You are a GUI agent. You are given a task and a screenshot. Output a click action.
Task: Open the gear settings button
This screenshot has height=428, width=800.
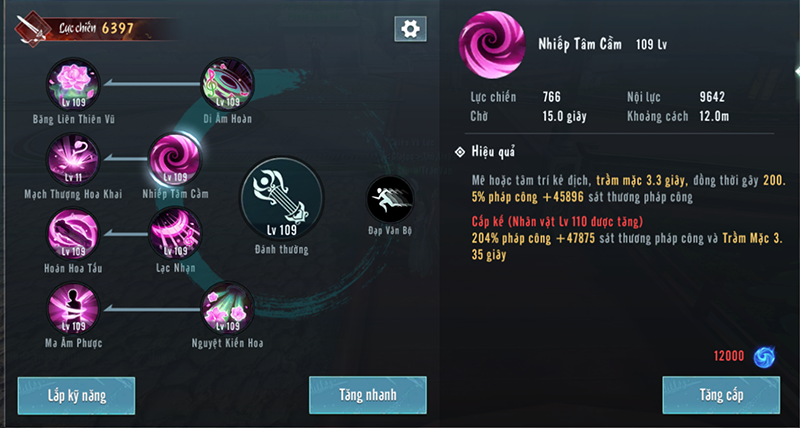[x=408, y=29]
